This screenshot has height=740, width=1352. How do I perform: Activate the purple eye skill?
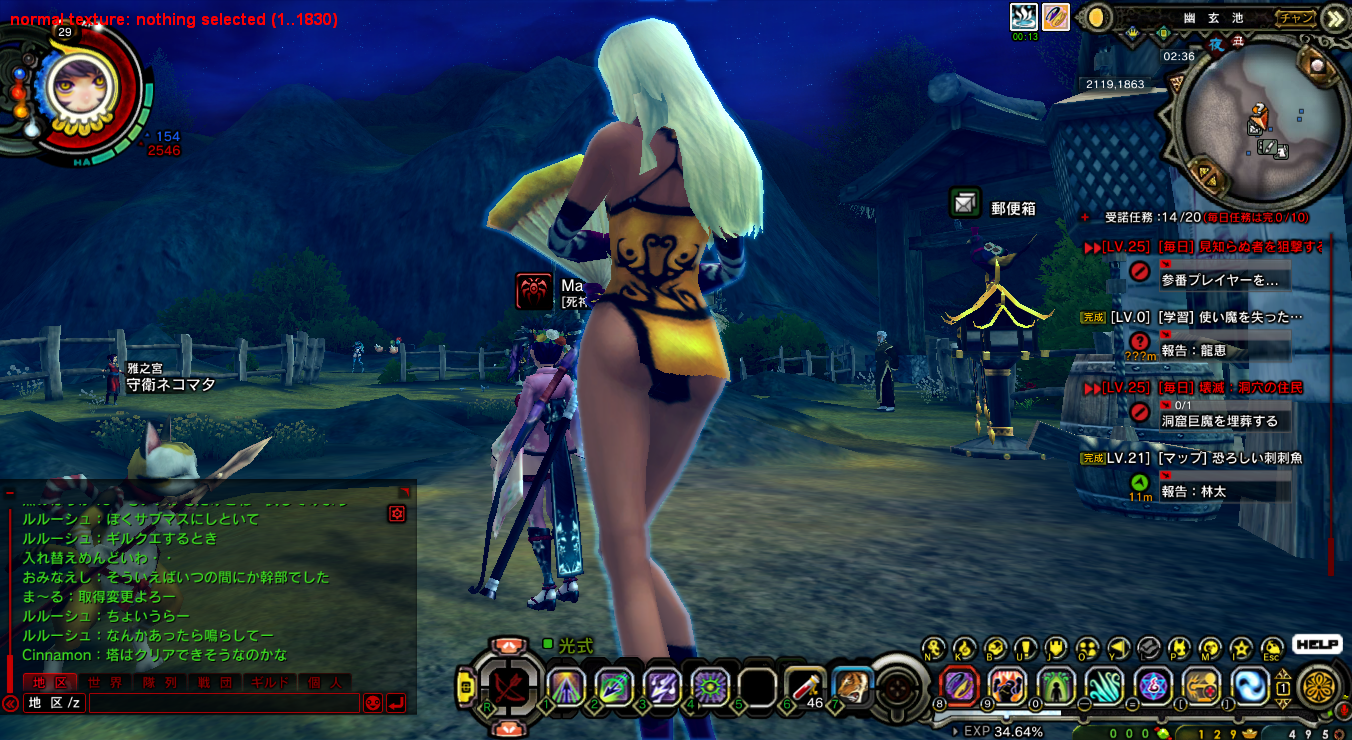(710, 687)
